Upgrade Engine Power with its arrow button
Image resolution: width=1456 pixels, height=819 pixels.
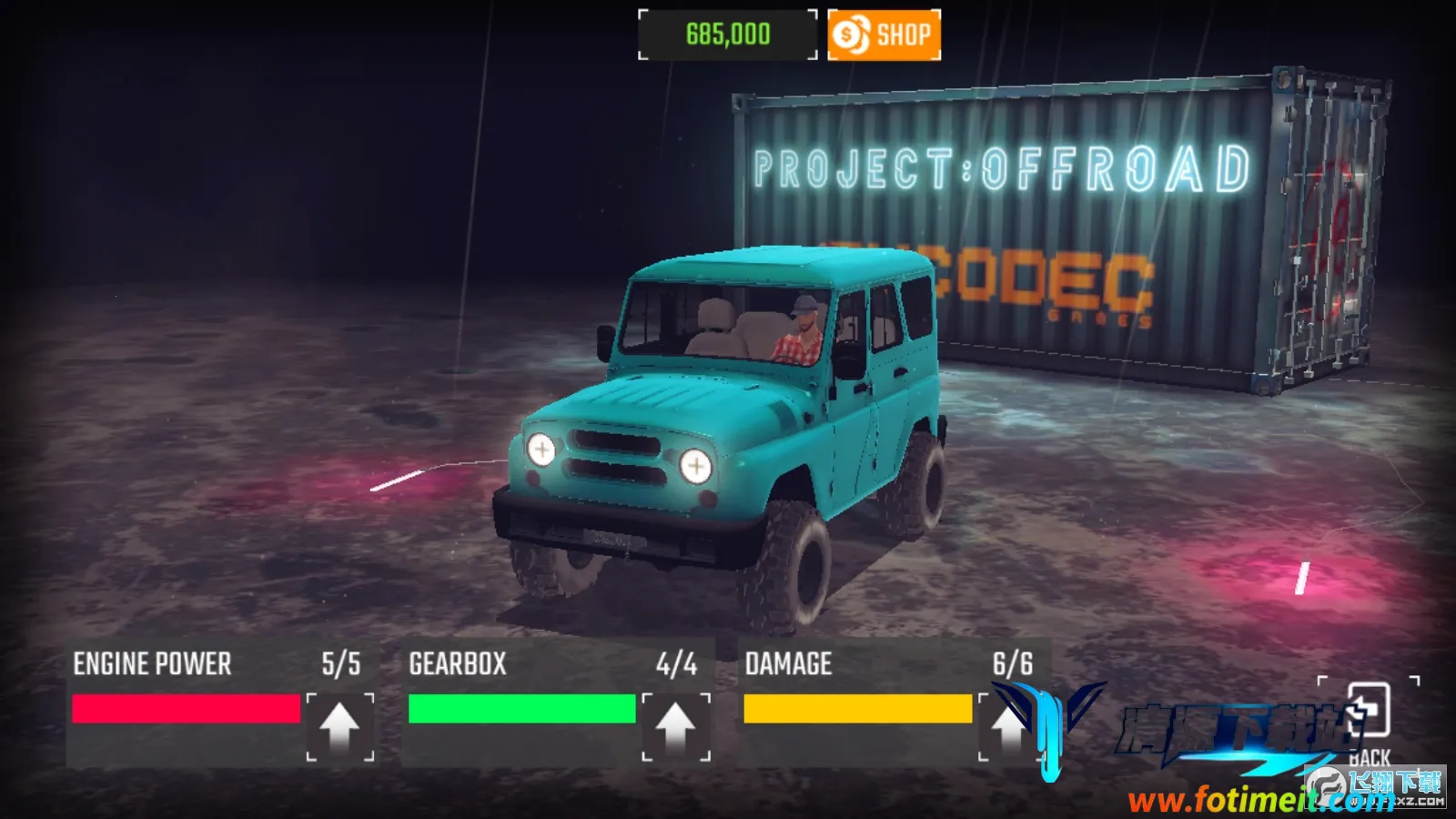pos(339,726)
